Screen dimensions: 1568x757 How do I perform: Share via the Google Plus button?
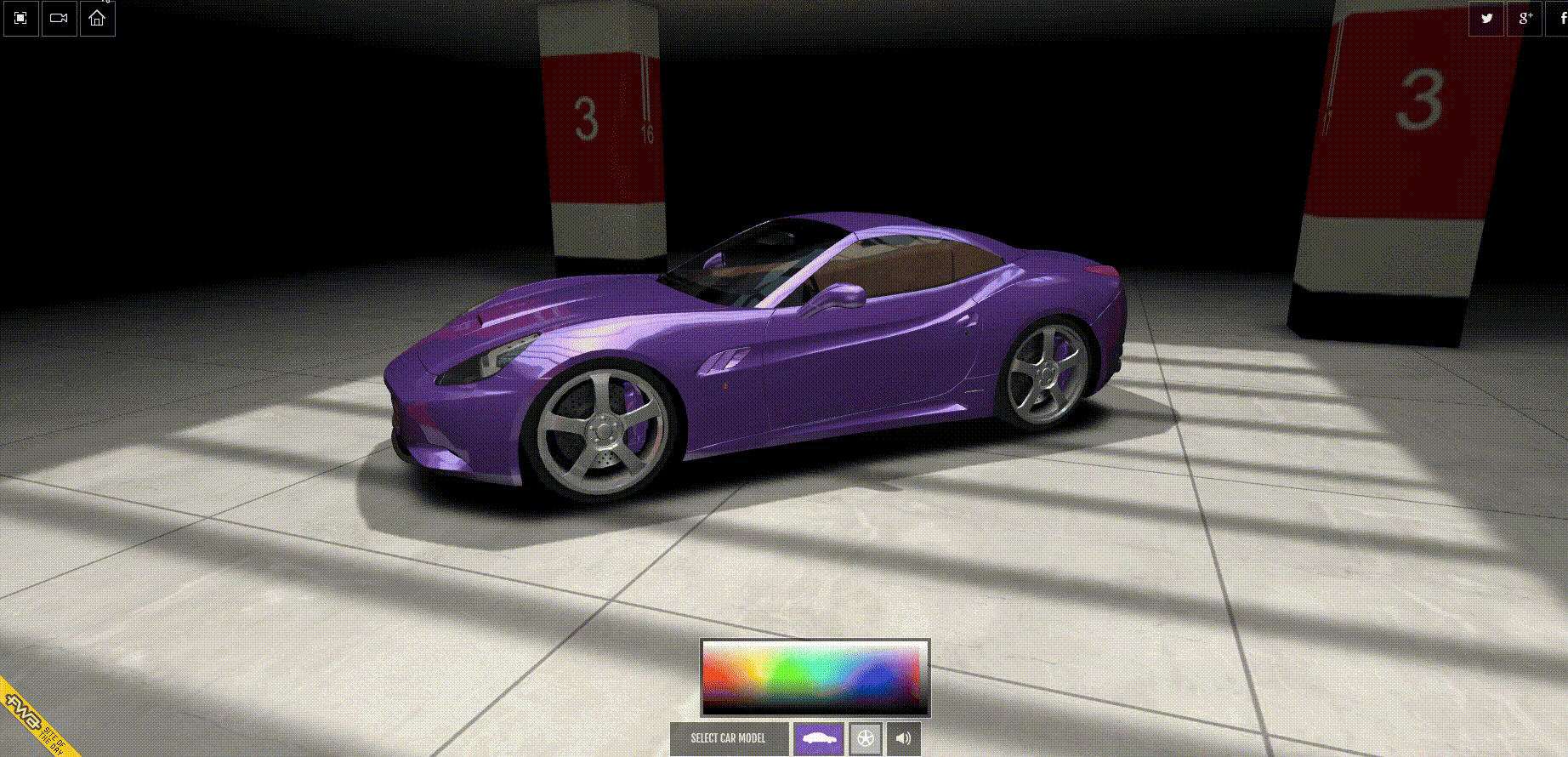point(1525,18)
